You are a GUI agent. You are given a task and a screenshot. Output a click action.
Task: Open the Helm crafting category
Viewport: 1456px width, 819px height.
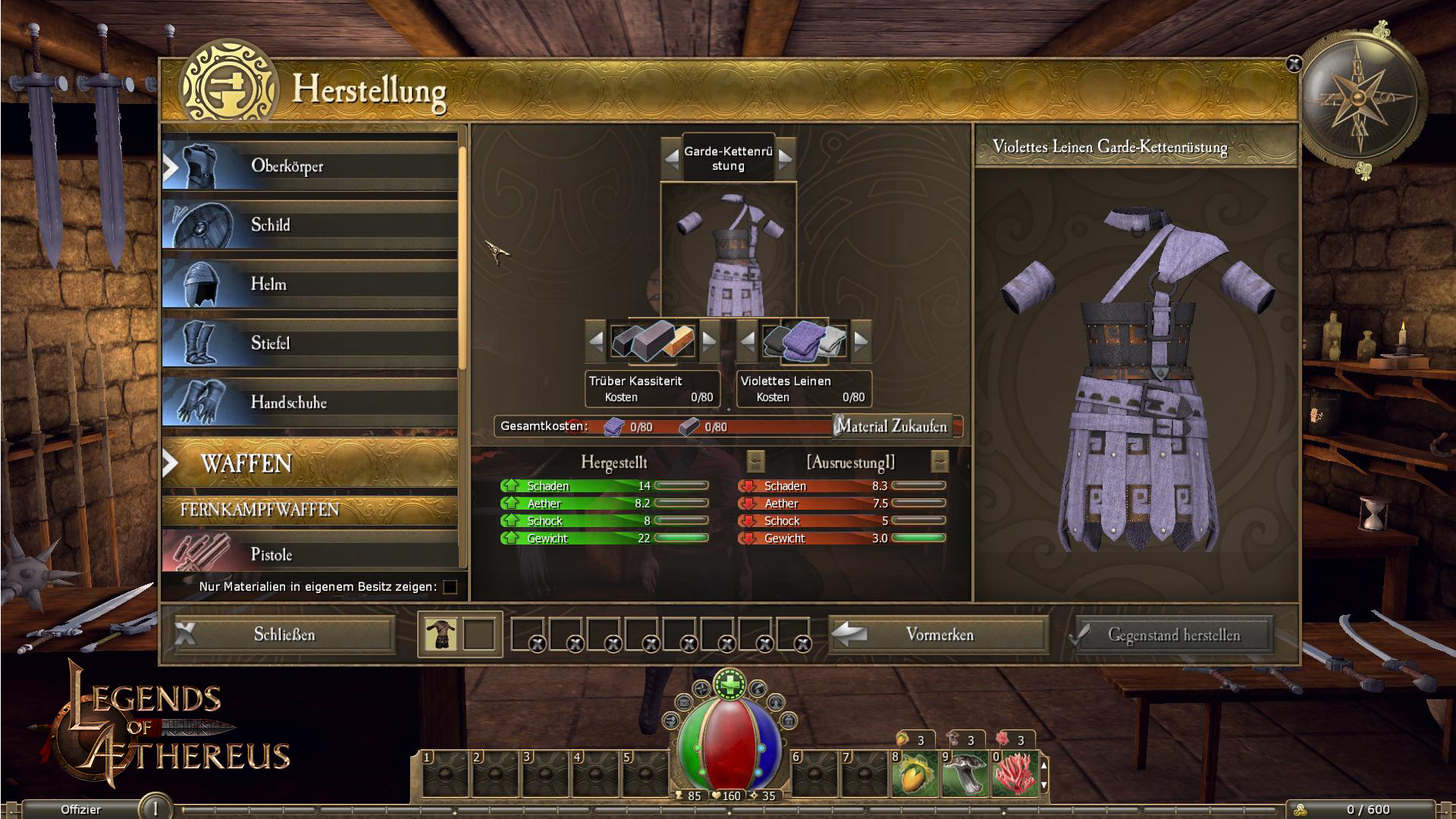309,284
